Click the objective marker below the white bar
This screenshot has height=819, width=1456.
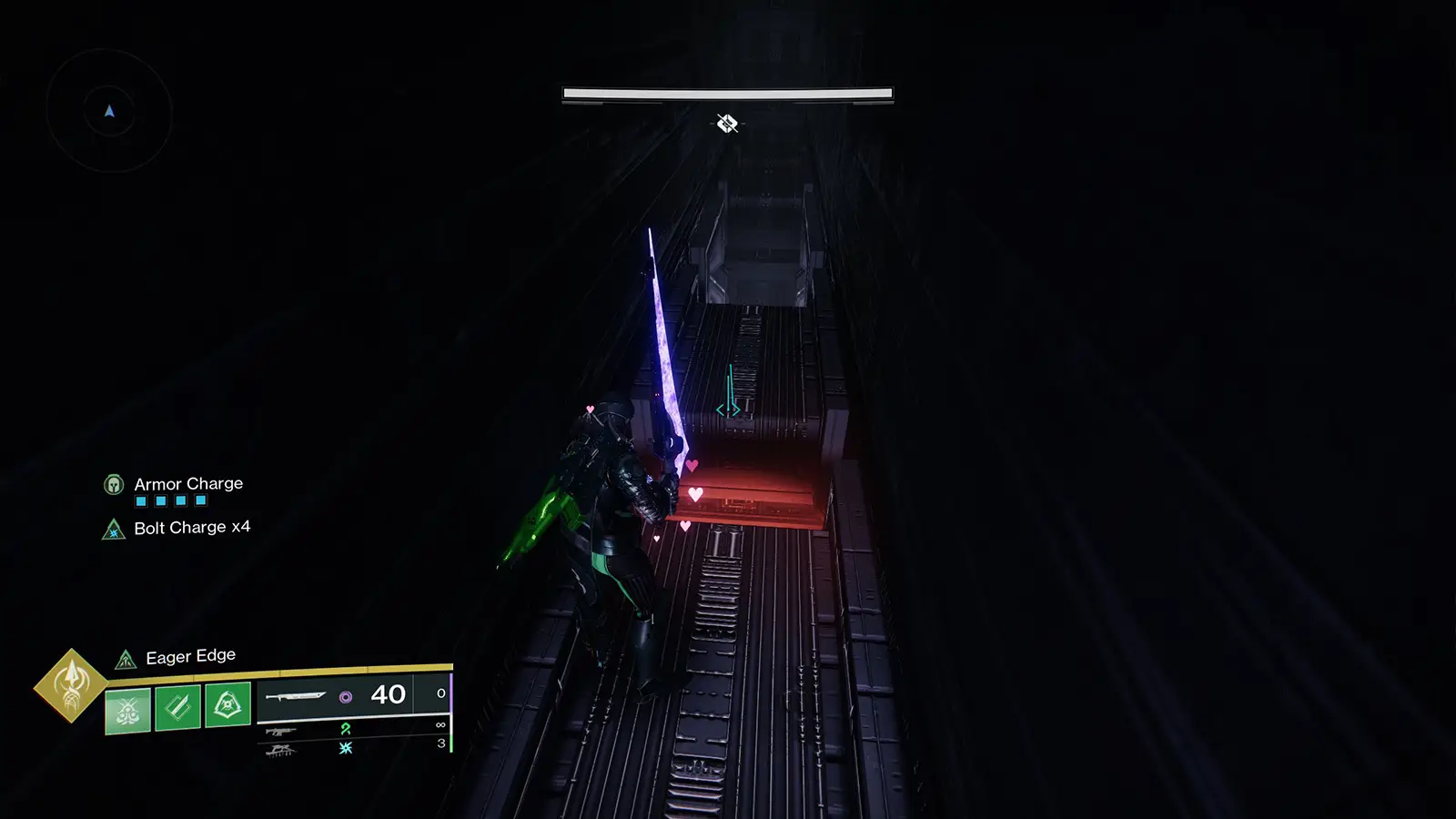[727, 123]
